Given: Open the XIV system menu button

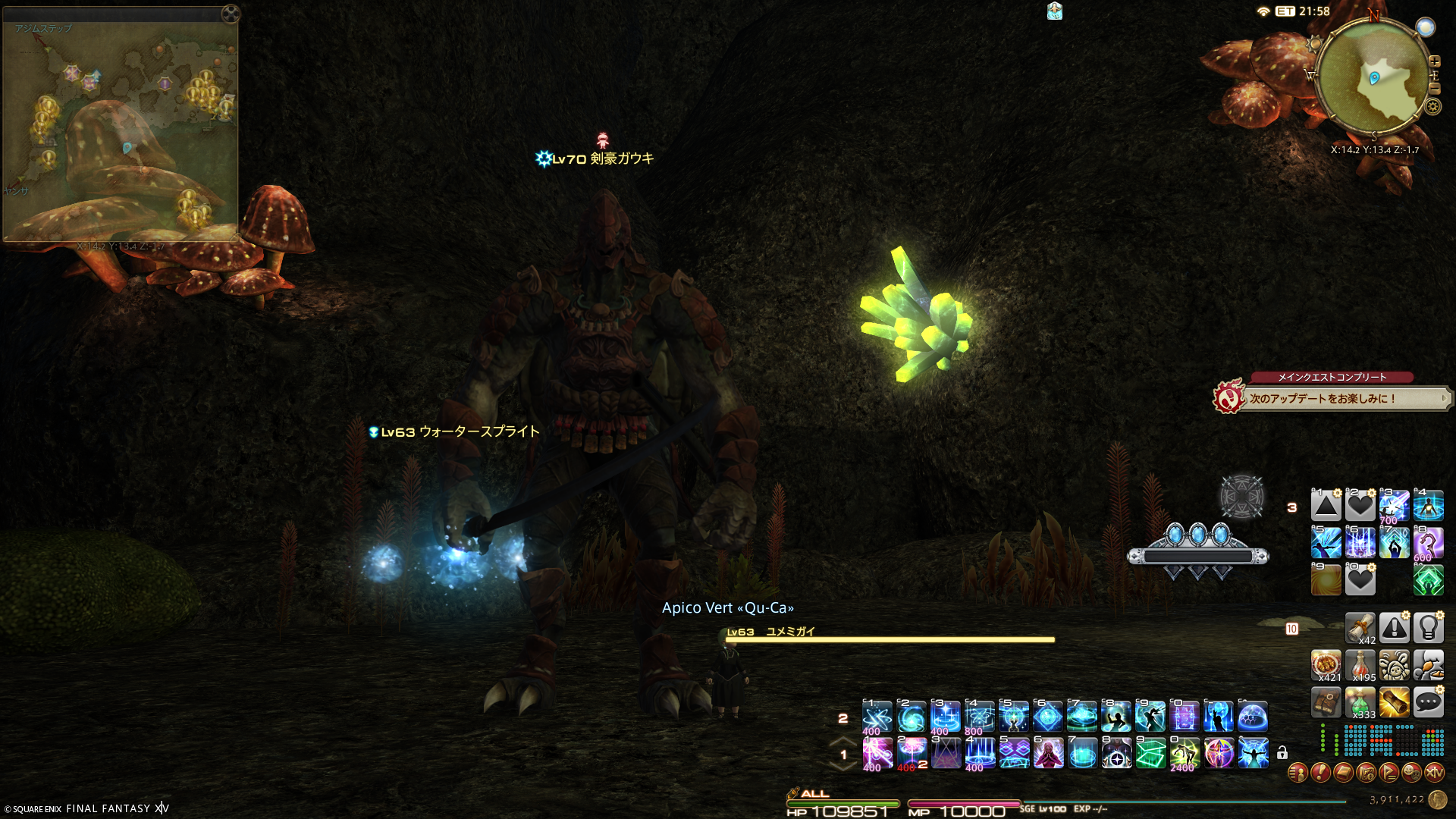Looking at the screenshot, I should coord(1434,773).
